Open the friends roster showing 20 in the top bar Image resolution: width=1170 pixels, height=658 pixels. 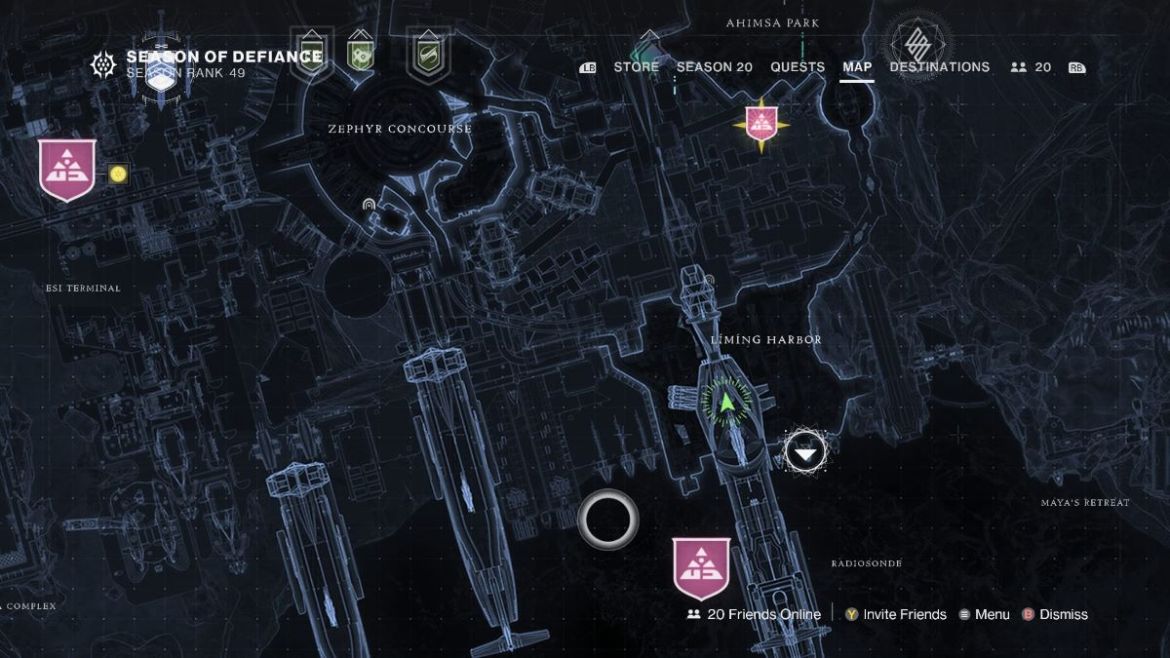click(x=1031, y=67)
